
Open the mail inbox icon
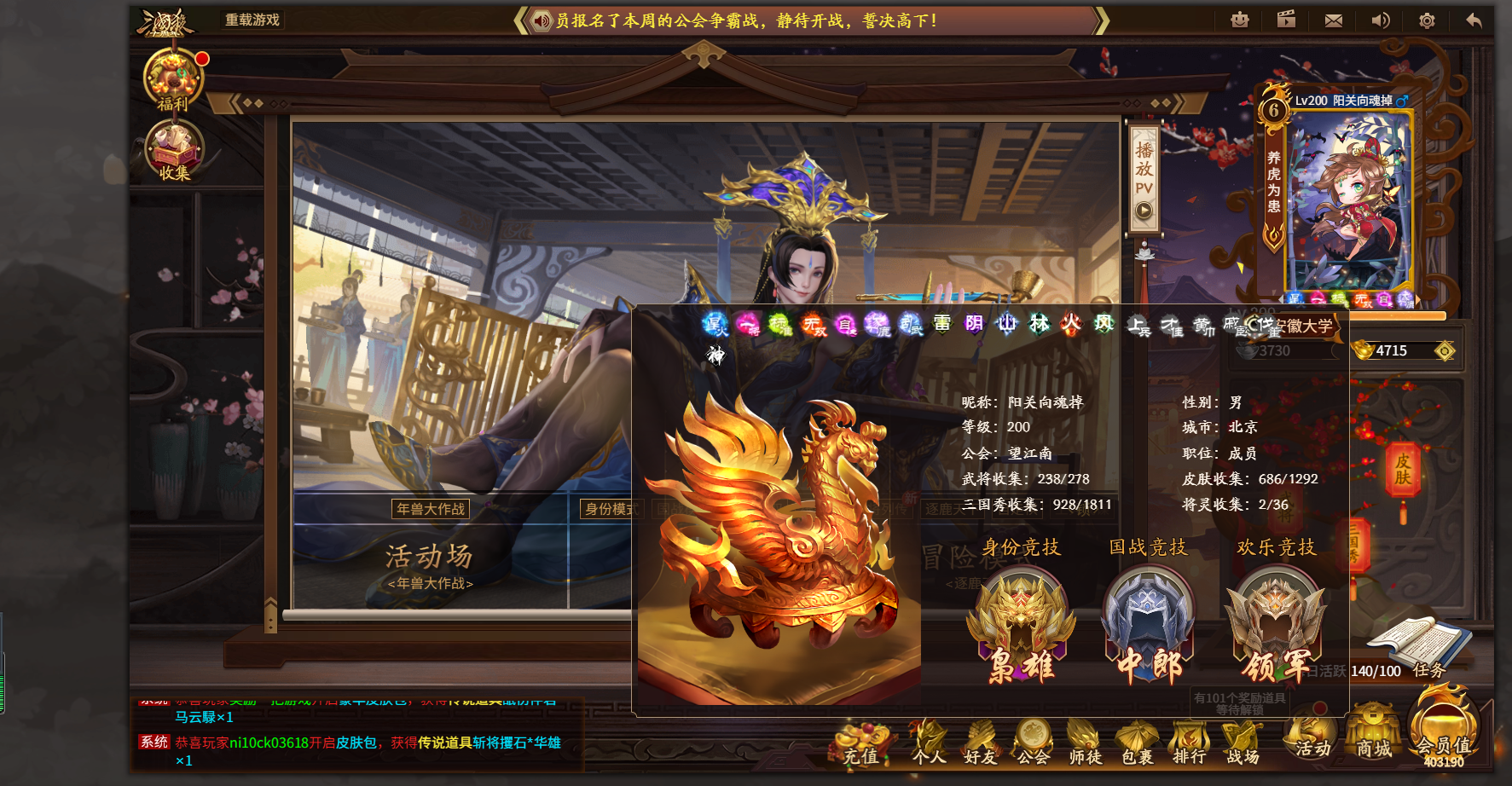point(1333,20)
